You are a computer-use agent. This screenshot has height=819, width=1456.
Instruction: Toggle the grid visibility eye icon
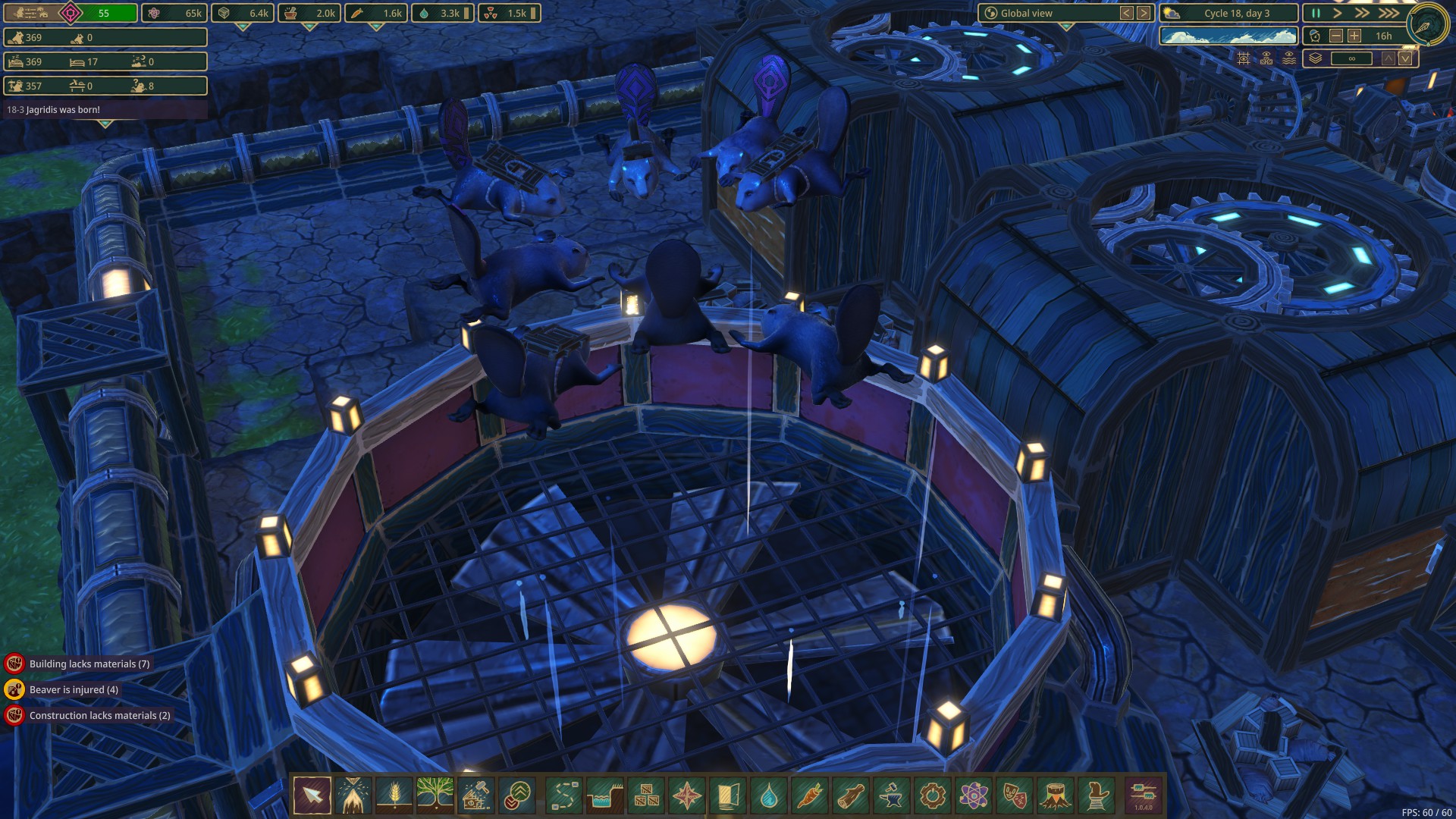click(1244, 58)
